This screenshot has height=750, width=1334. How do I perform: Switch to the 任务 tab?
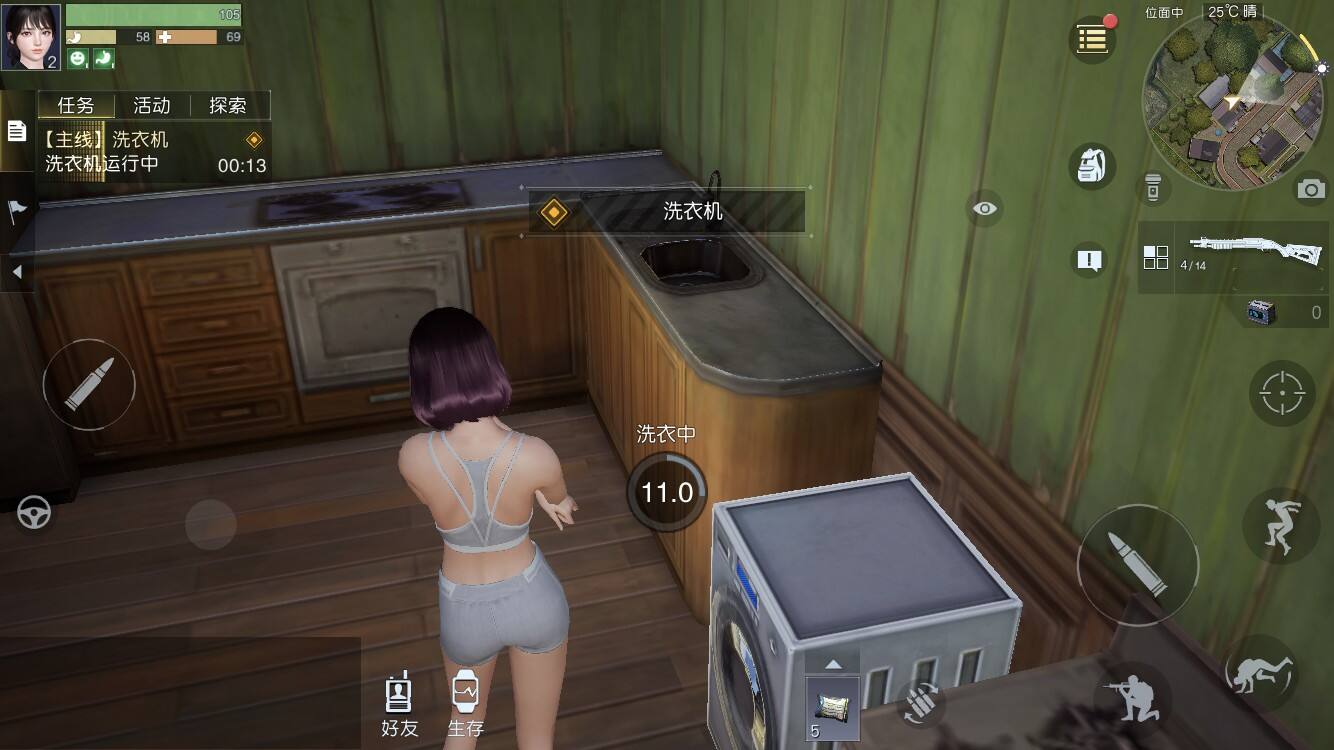[76, 106]
